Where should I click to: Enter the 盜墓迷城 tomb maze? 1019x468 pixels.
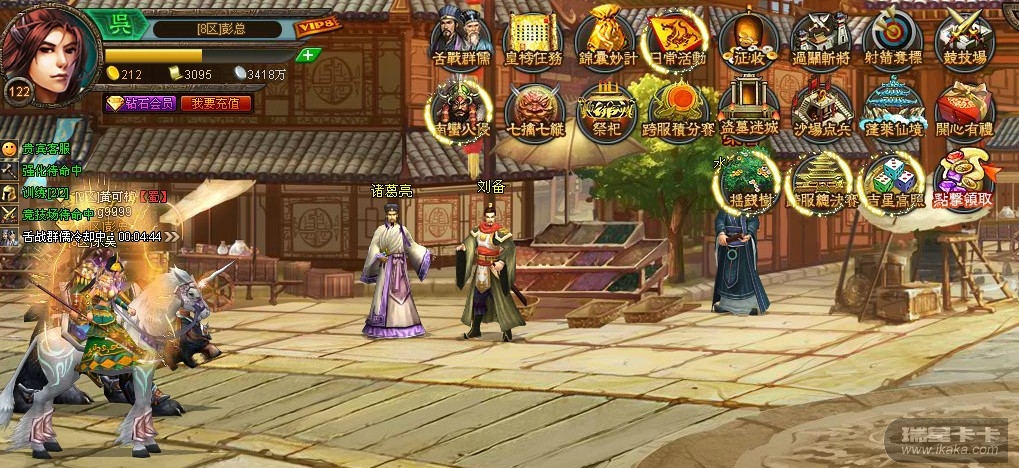point(749,108)
